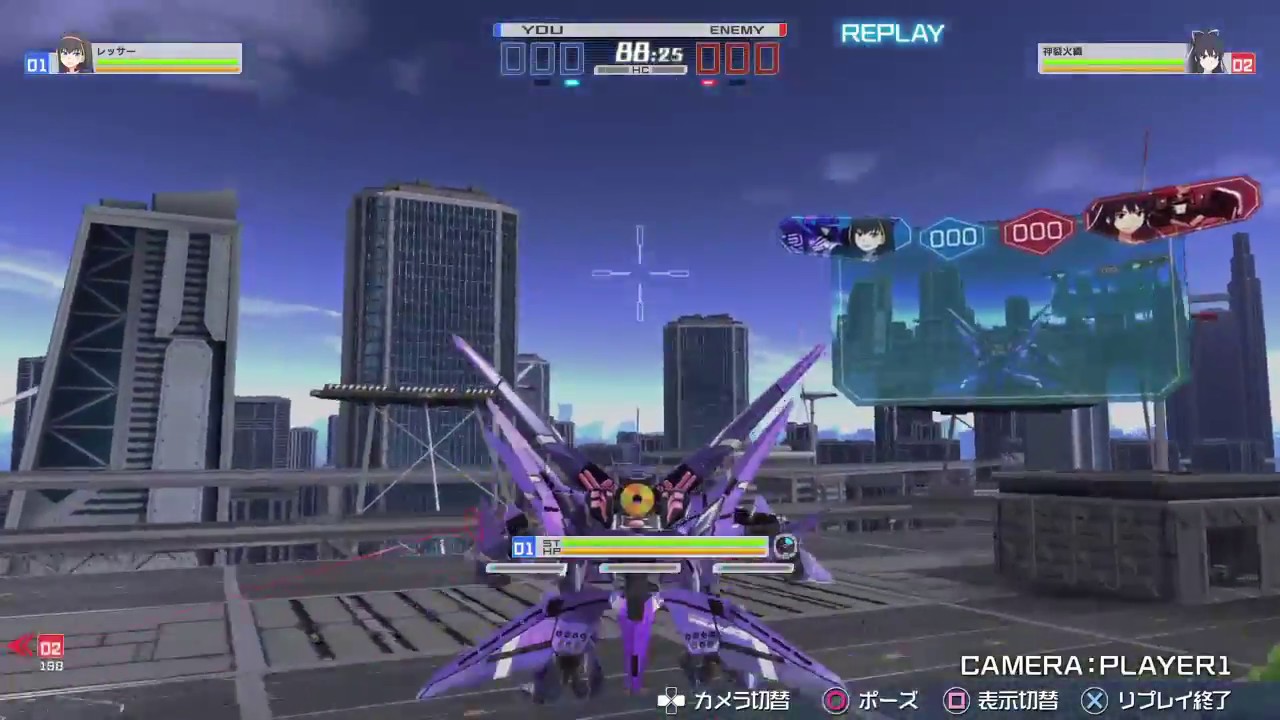This screenshot has height=720, width=1280.
Task: Click the HC gauge marker under the timer
Action: pyautogui.click(x=639, y=70)
